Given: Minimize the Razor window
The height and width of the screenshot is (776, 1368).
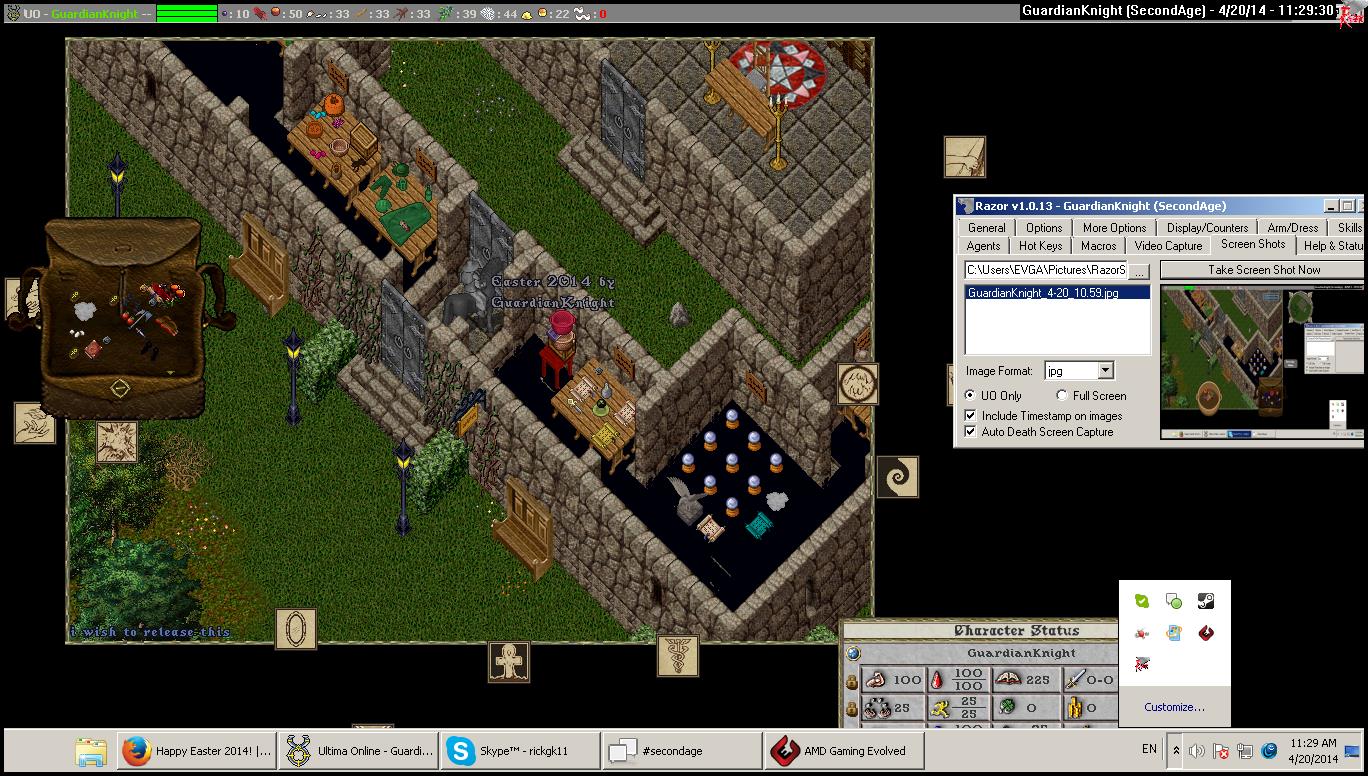Looking at the screenshot, I should (1332, 206).
